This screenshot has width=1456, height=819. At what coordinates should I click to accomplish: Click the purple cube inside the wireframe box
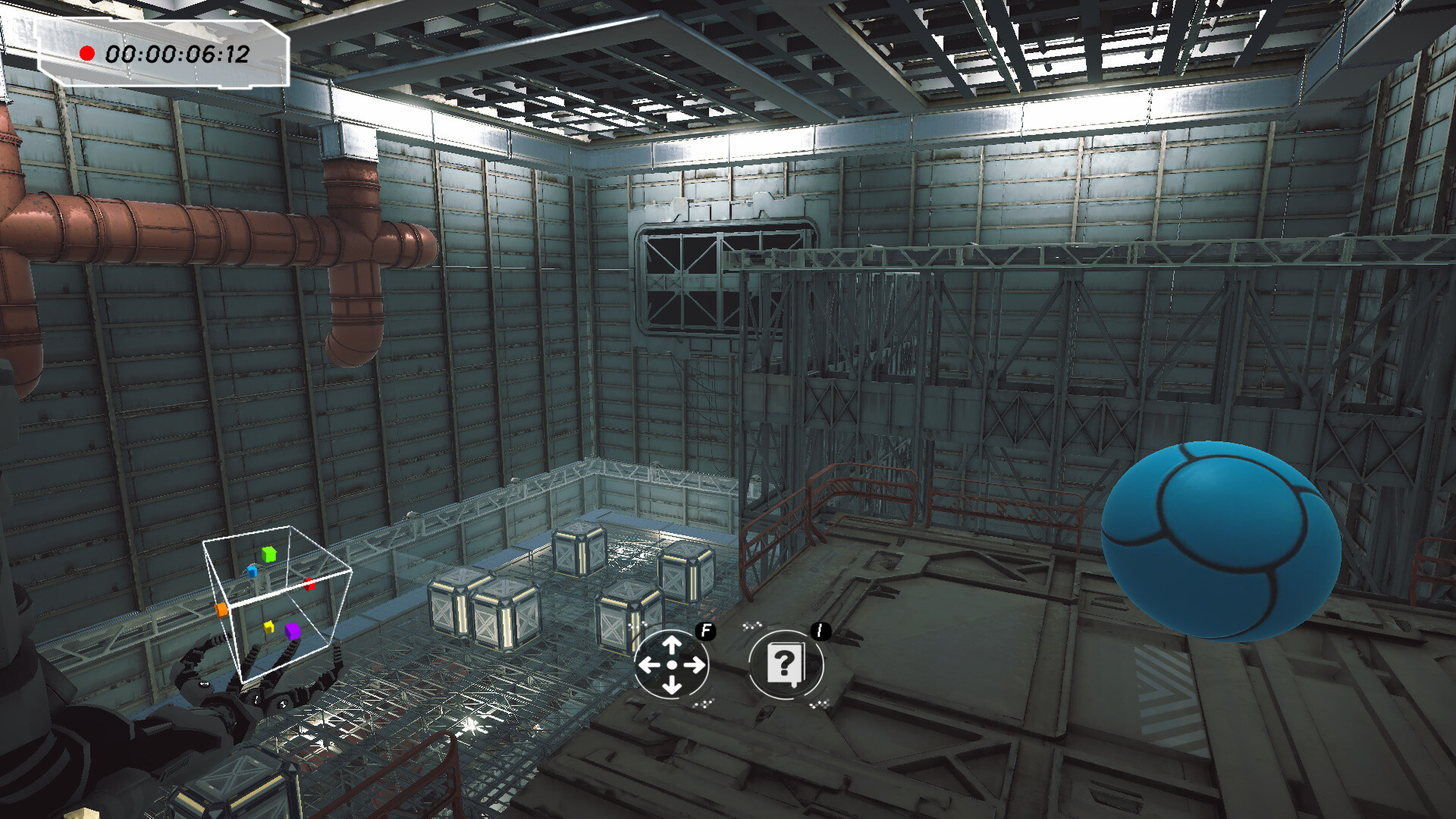pyautogui.click(x=292, y=631)
